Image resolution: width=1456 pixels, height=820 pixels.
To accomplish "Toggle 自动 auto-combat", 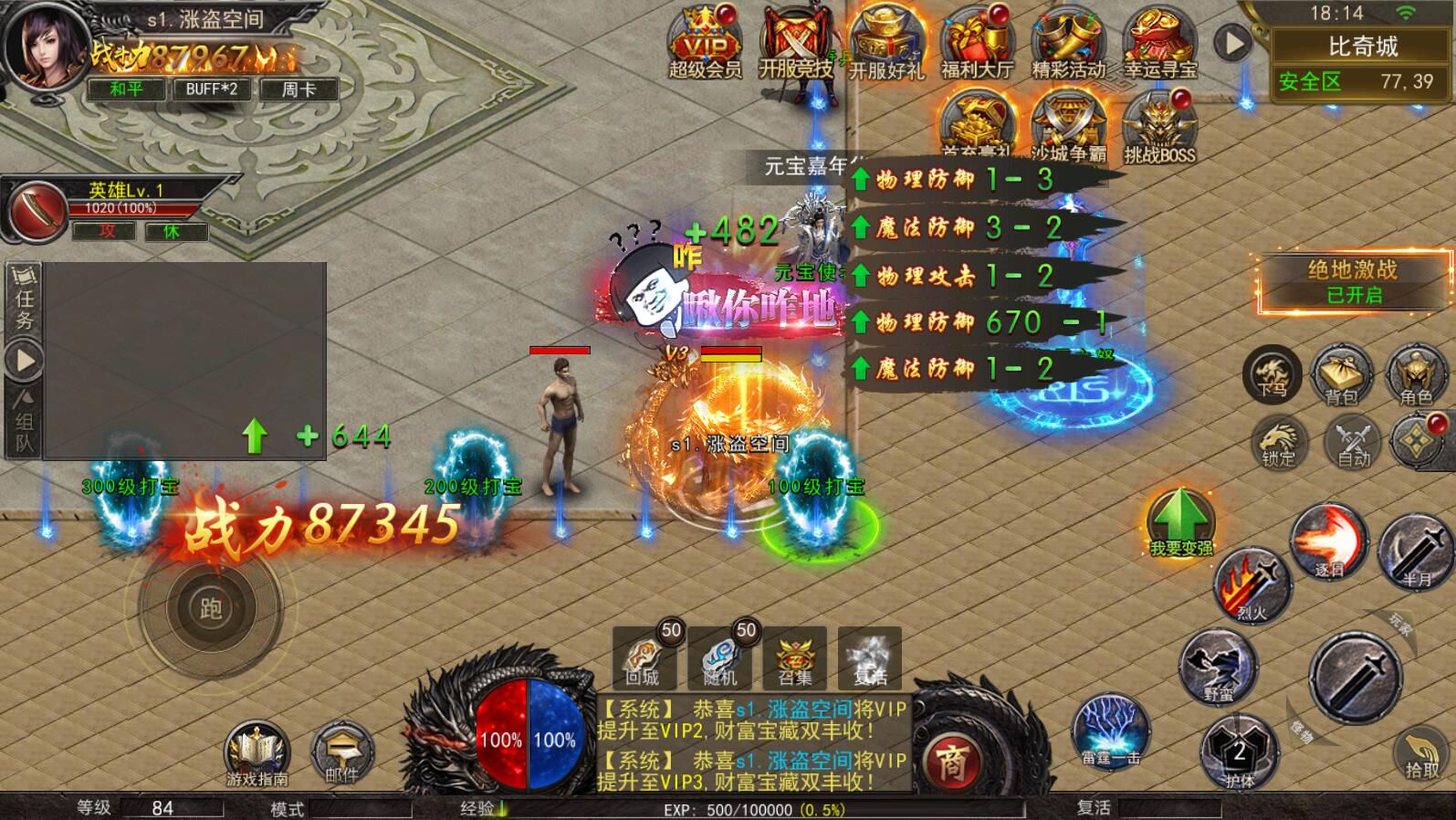I will click(x=1354, y=441).
